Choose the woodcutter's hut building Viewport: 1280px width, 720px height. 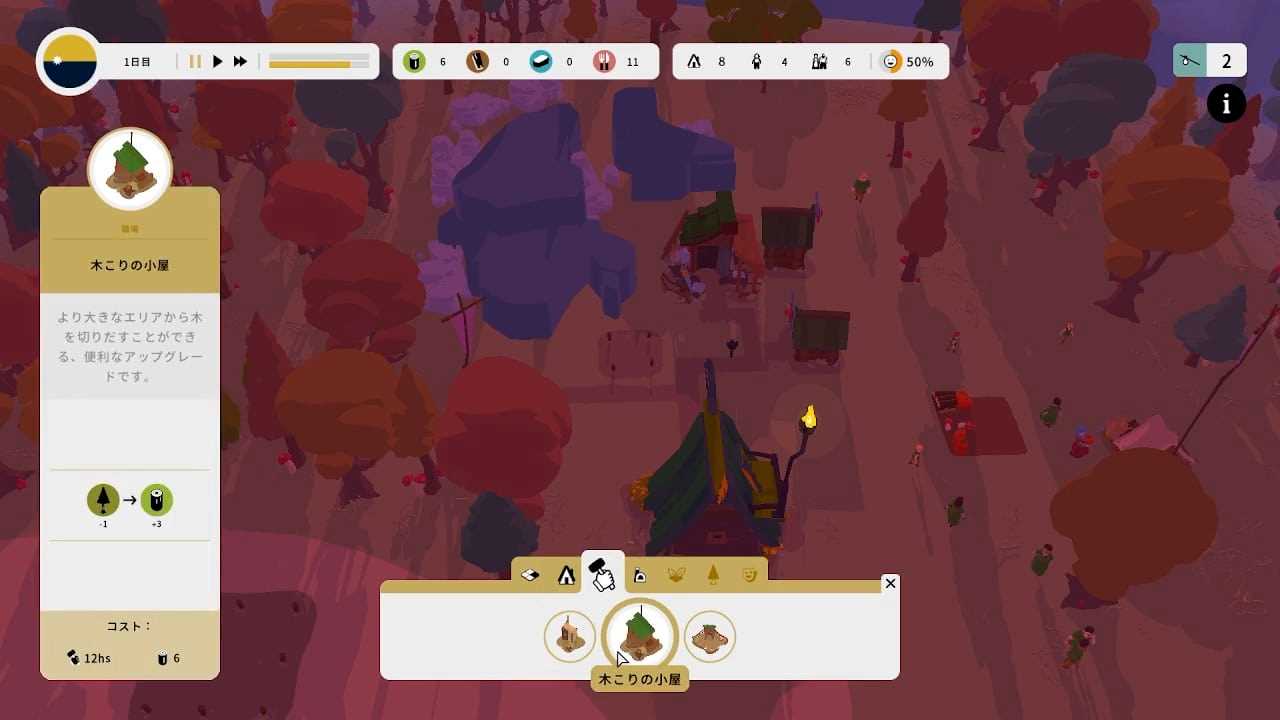640,635
